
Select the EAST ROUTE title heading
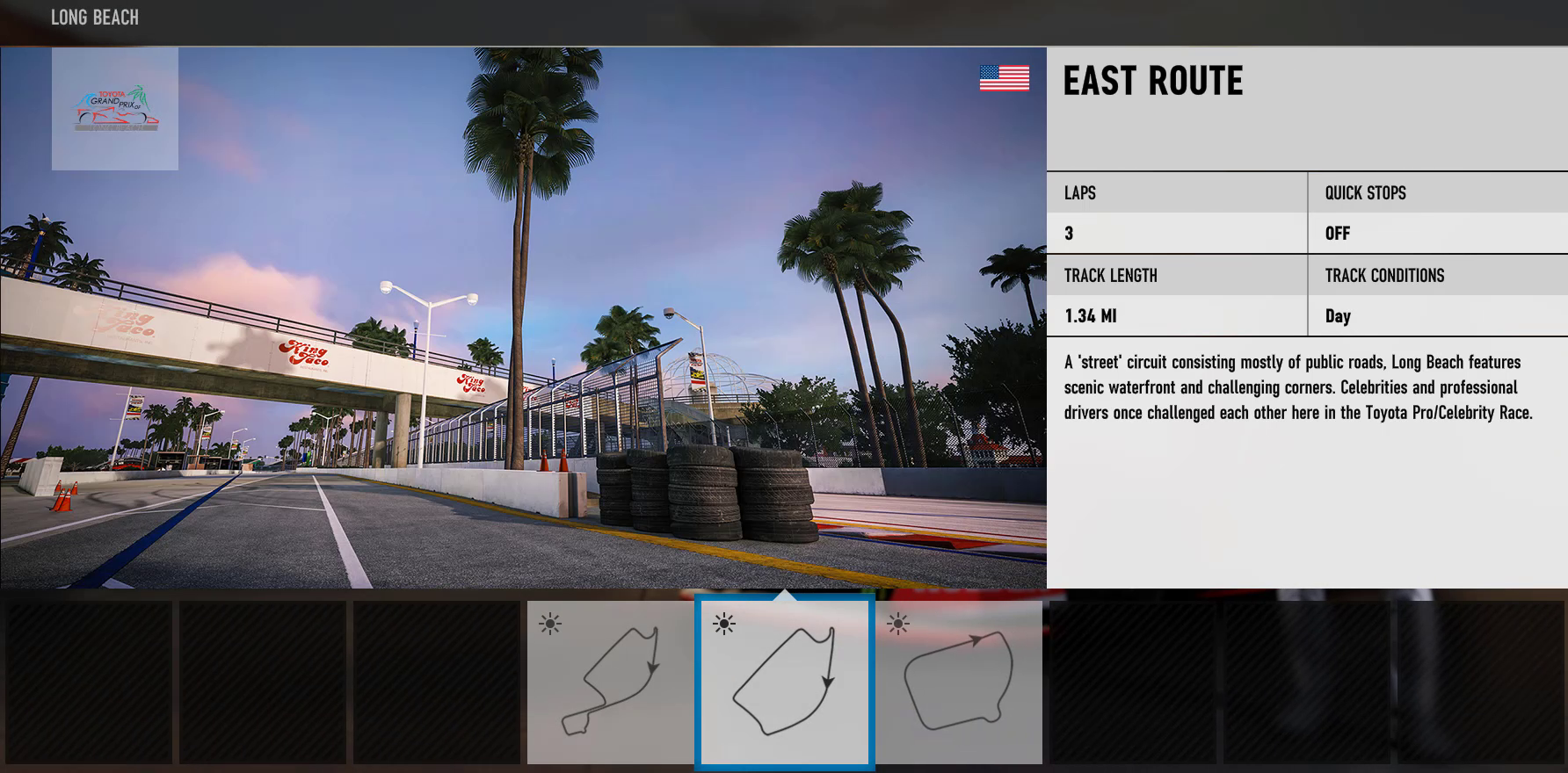(1152, 82)
